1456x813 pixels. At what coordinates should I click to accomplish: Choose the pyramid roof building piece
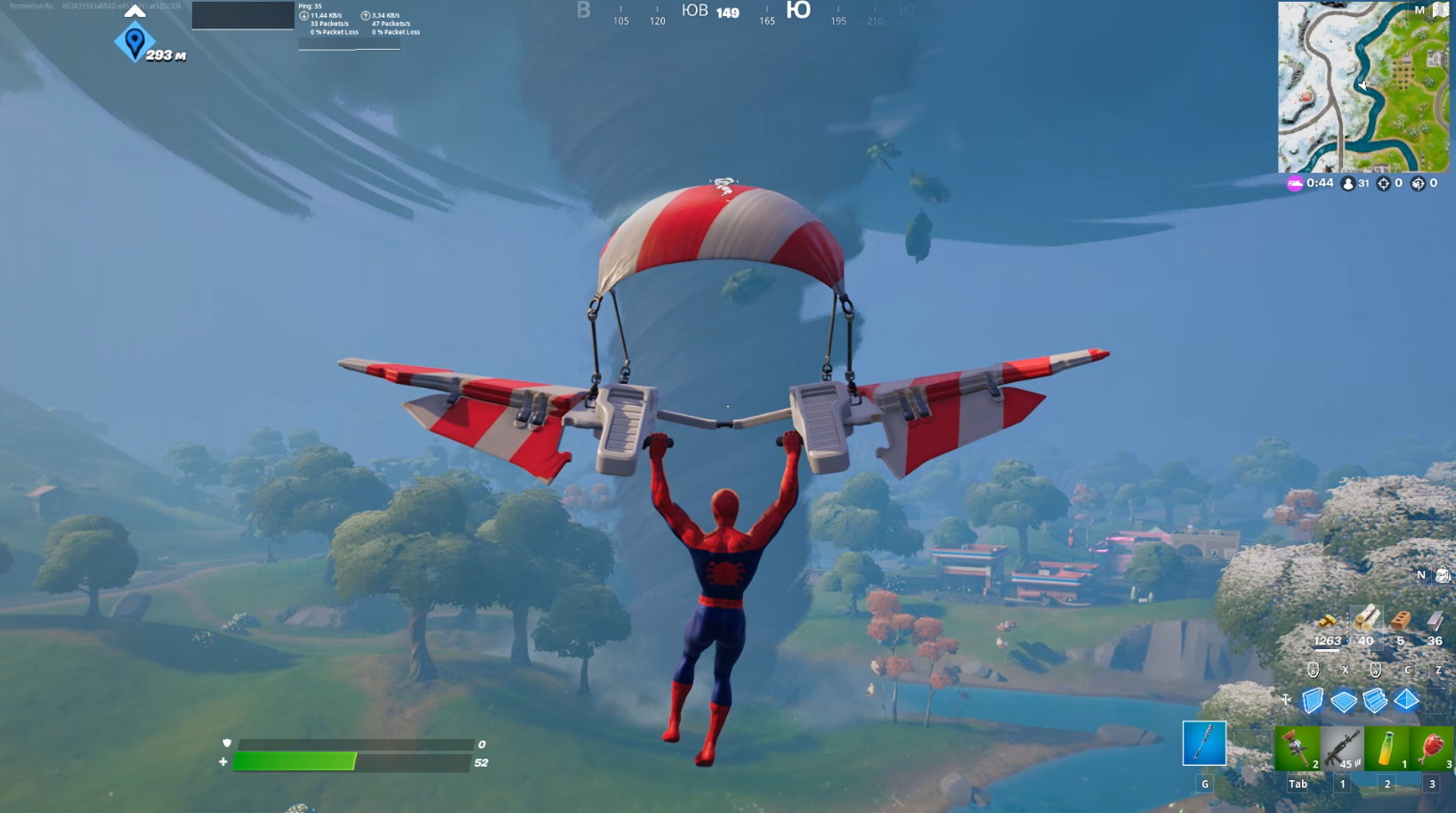1406,700
